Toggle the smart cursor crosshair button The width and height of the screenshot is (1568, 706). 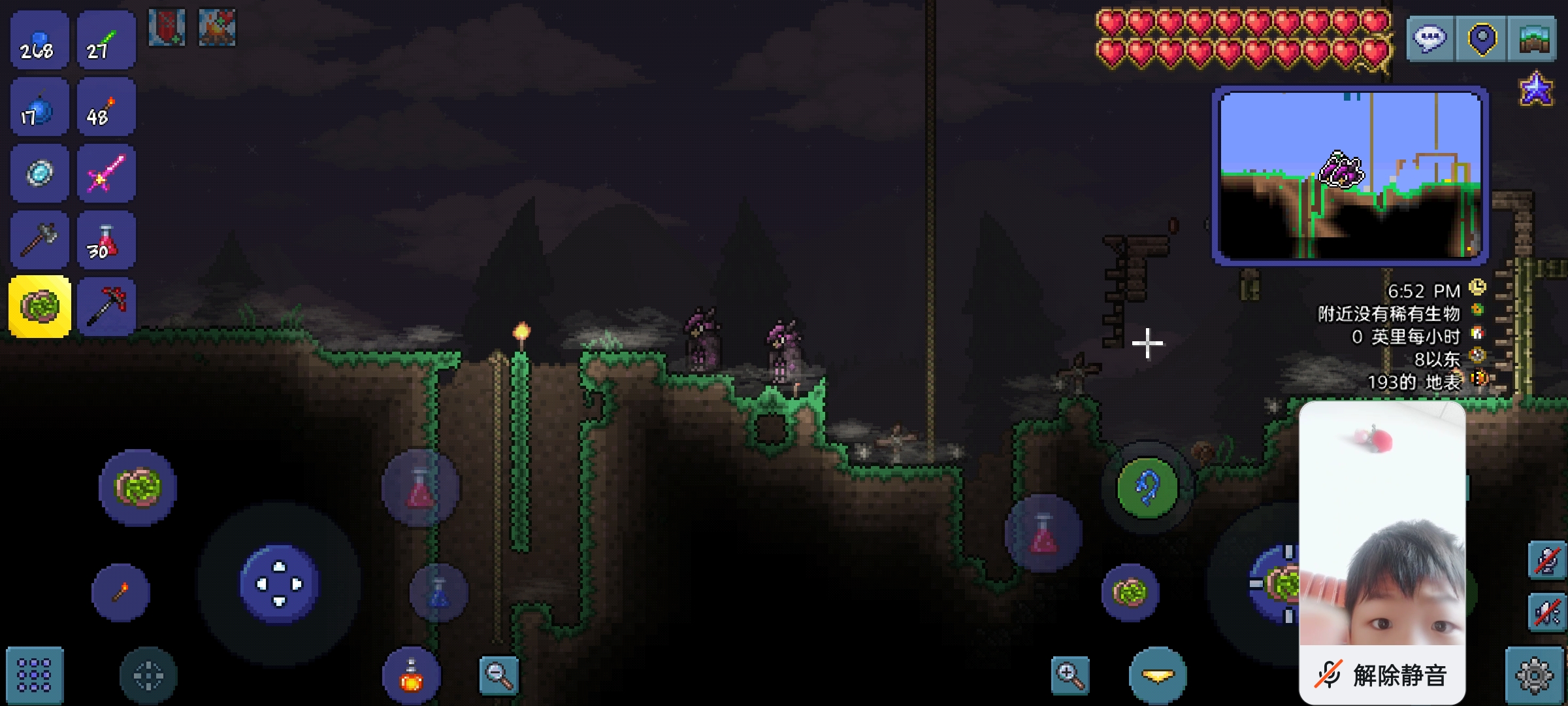pyautogui.click(x=148, y=675)
